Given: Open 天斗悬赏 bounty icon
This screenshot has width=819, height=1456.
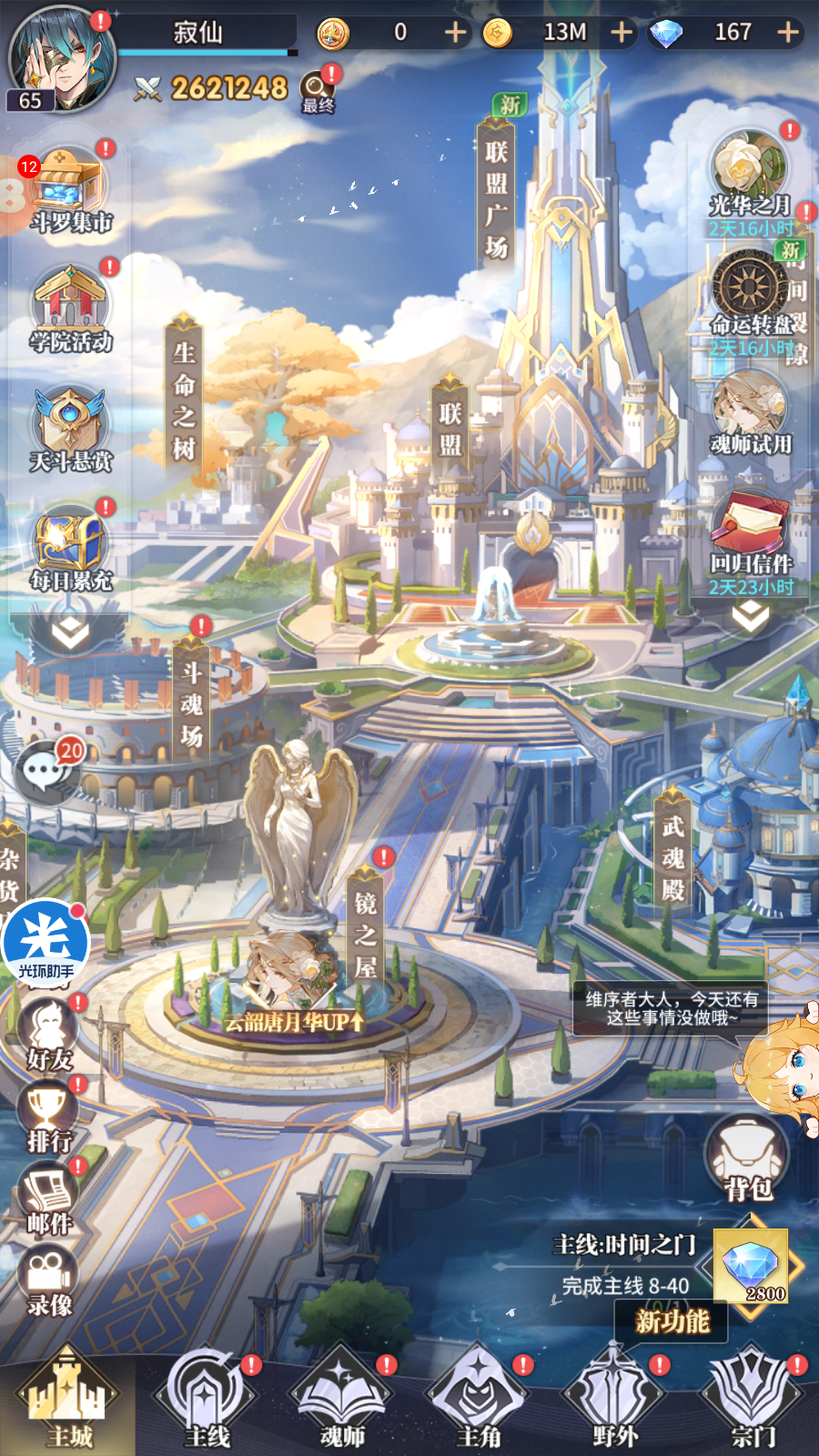Looking at the screenshot, I should [70, 430].
